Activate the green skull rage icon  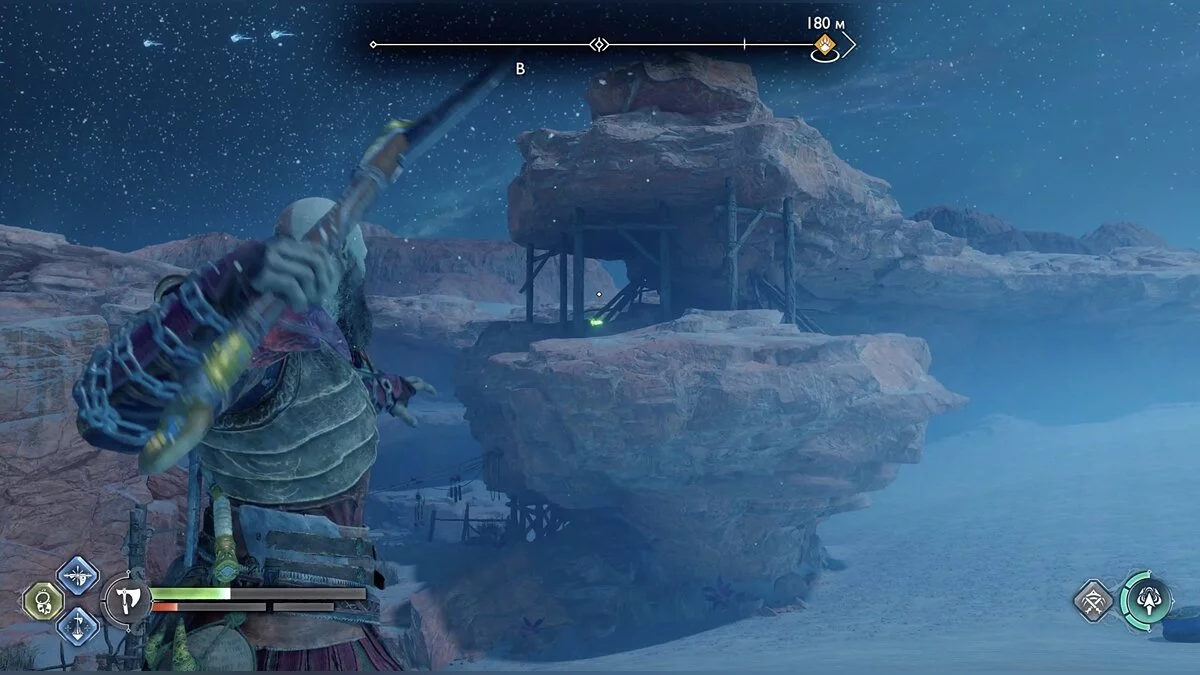(x=44, y=600)
